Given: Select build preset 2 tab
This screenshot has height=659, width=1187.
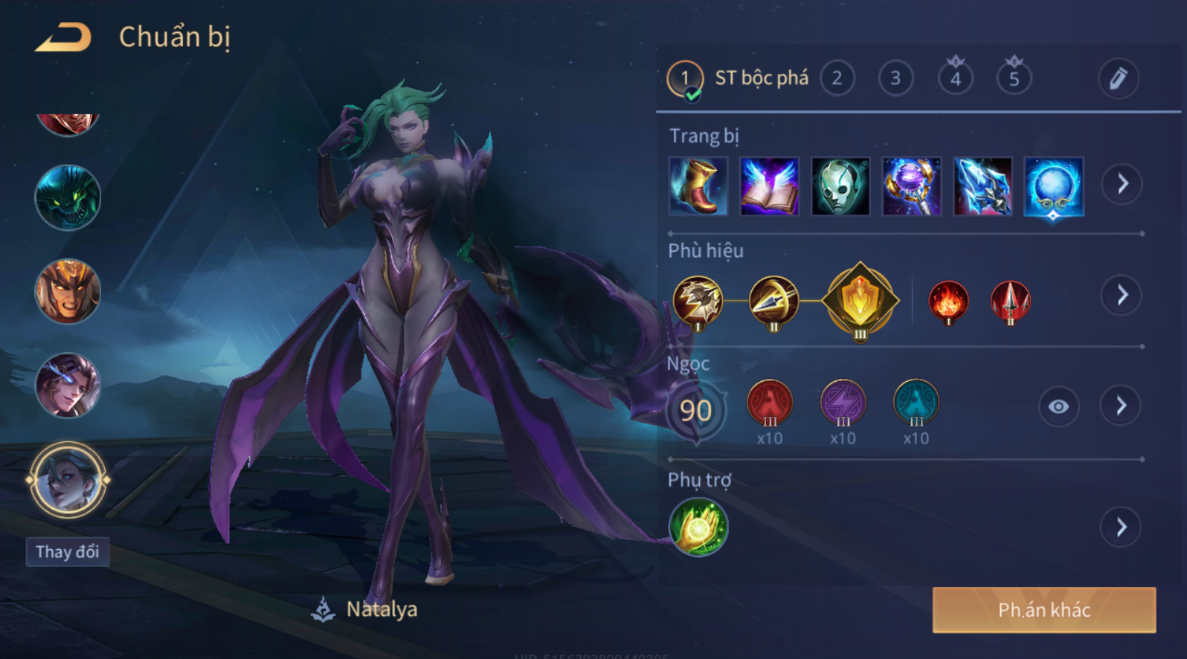Looking at the screenshot, I should (x=837, y=78).
